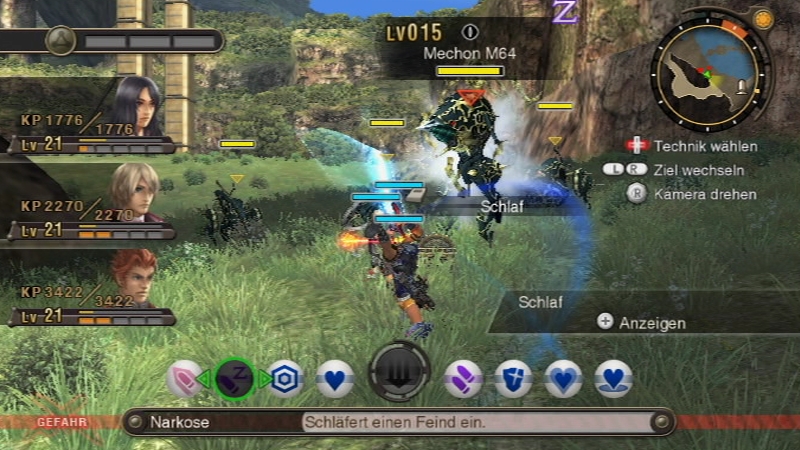Screen dimensions: 800x450
Task: Activate the blue shield cross art
Action: click(513, 379)
